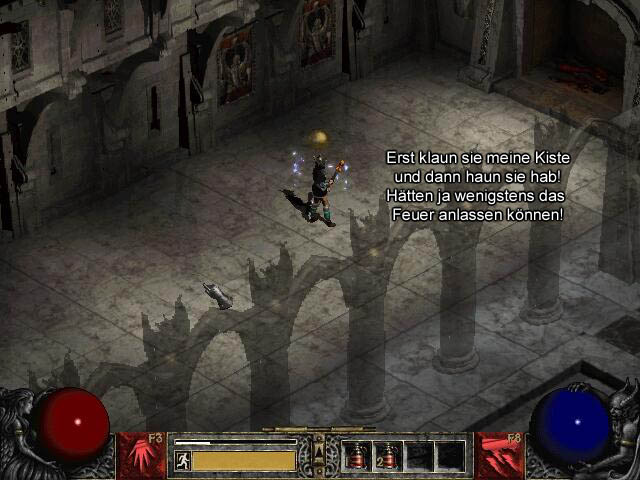Select the left skill icon labeled F3
Image resolution: width=640 pixels, height=480 pixels.
tap(141, 455)
